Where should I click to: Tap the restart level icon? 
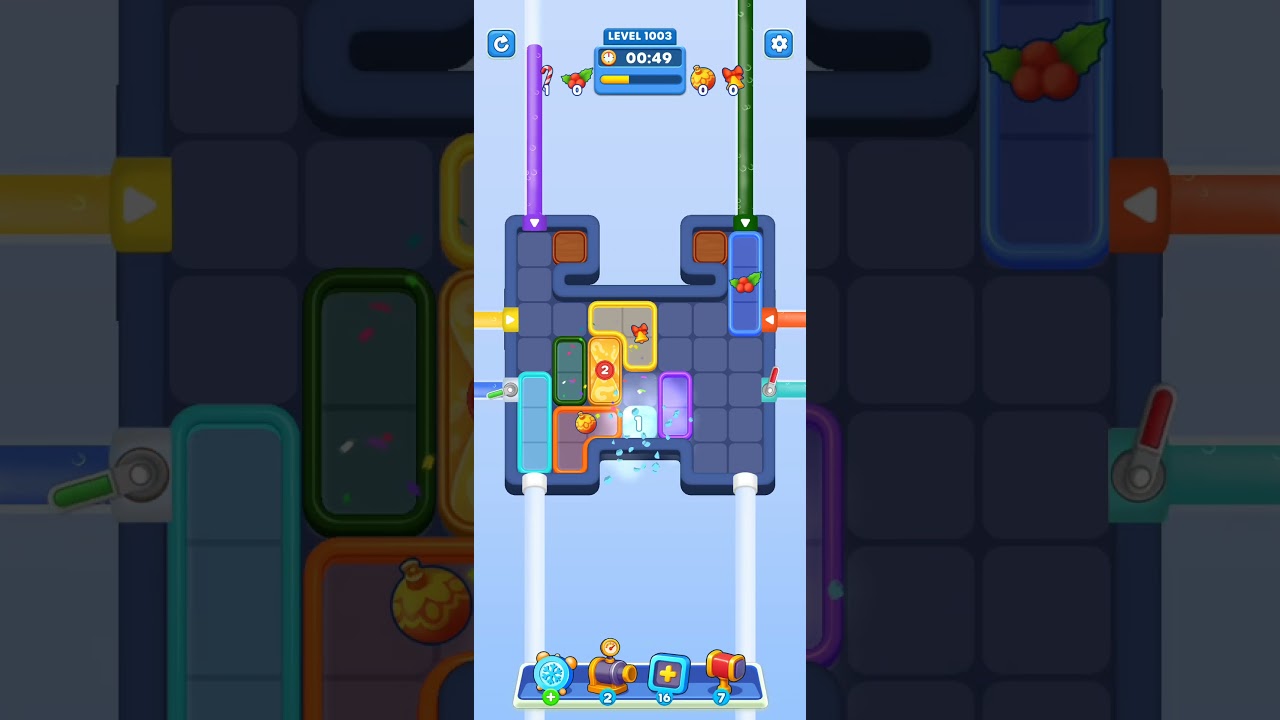[x=501, y=44]
